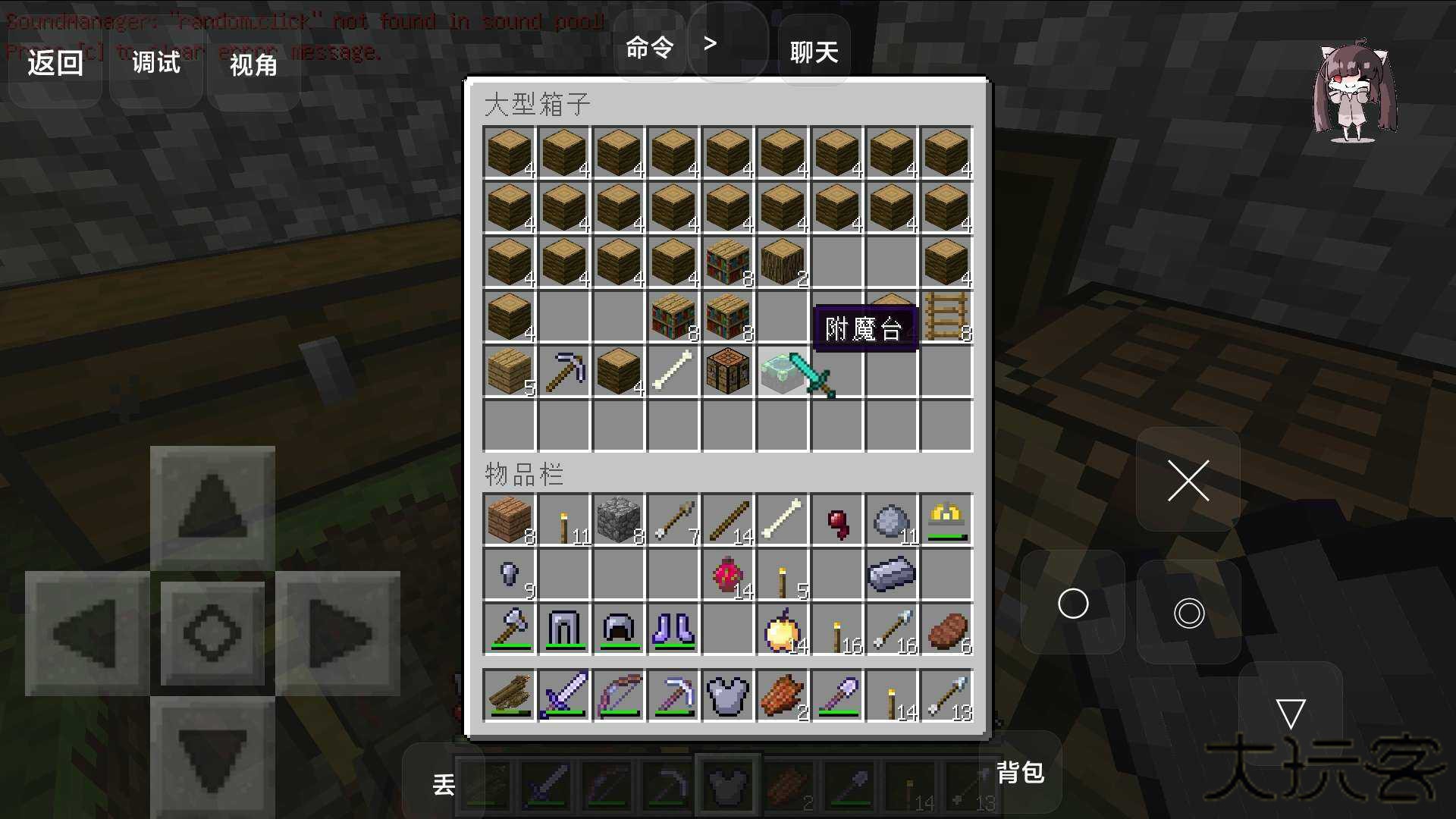
Task: Click the bow in the hotbar row
Action: (x=618, y=694)
